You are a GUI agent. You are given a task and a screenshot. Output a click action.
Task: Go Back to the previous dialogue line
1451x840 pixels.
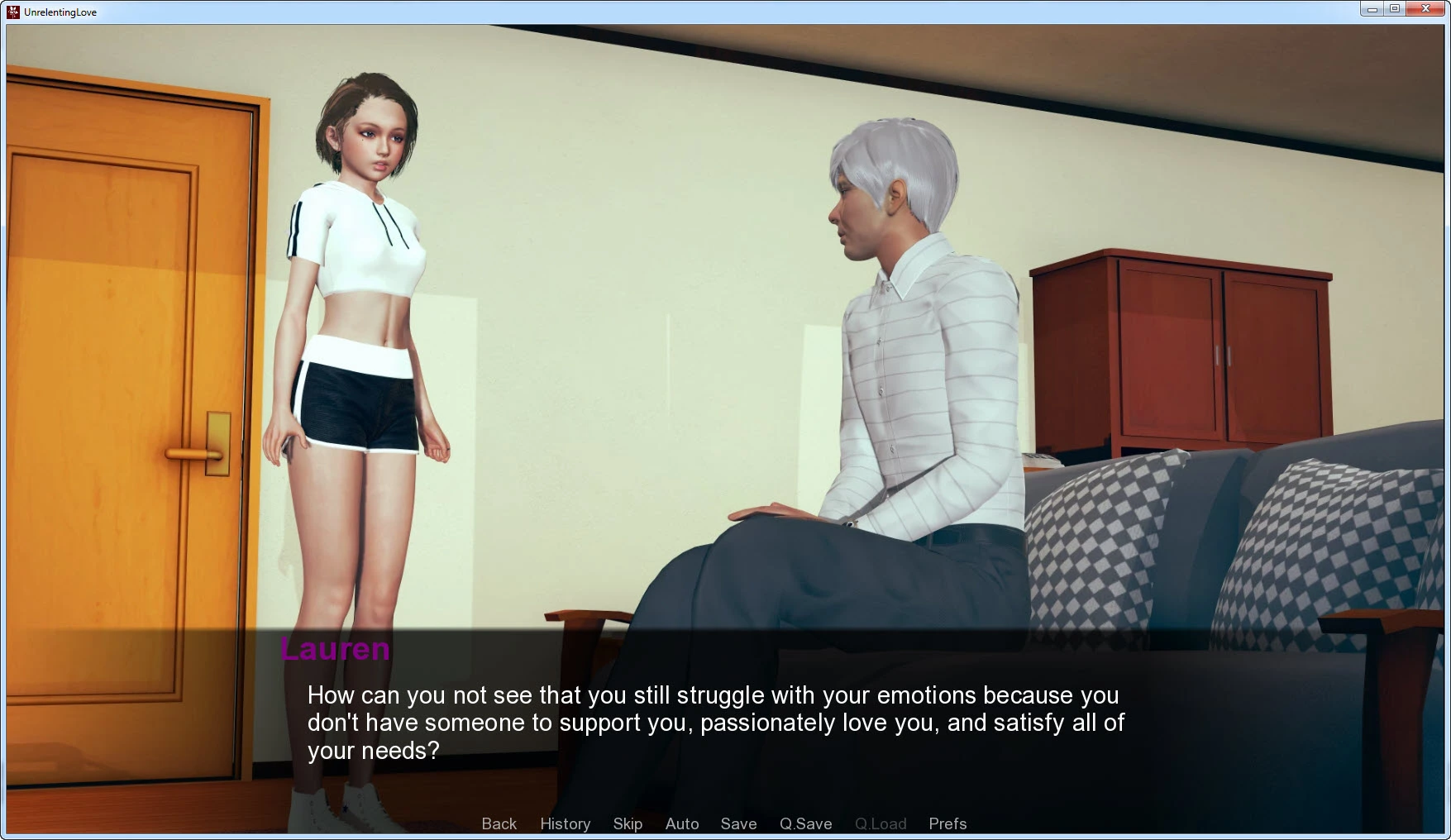pos(499,823)
